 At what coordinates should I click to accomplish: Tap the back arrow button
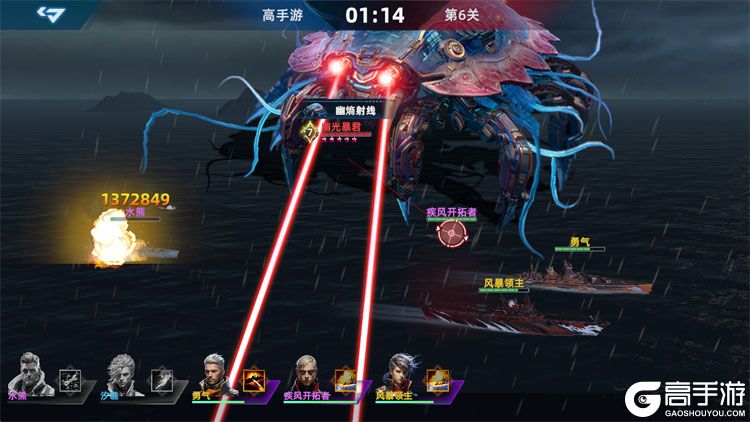[x=50, y=14]
